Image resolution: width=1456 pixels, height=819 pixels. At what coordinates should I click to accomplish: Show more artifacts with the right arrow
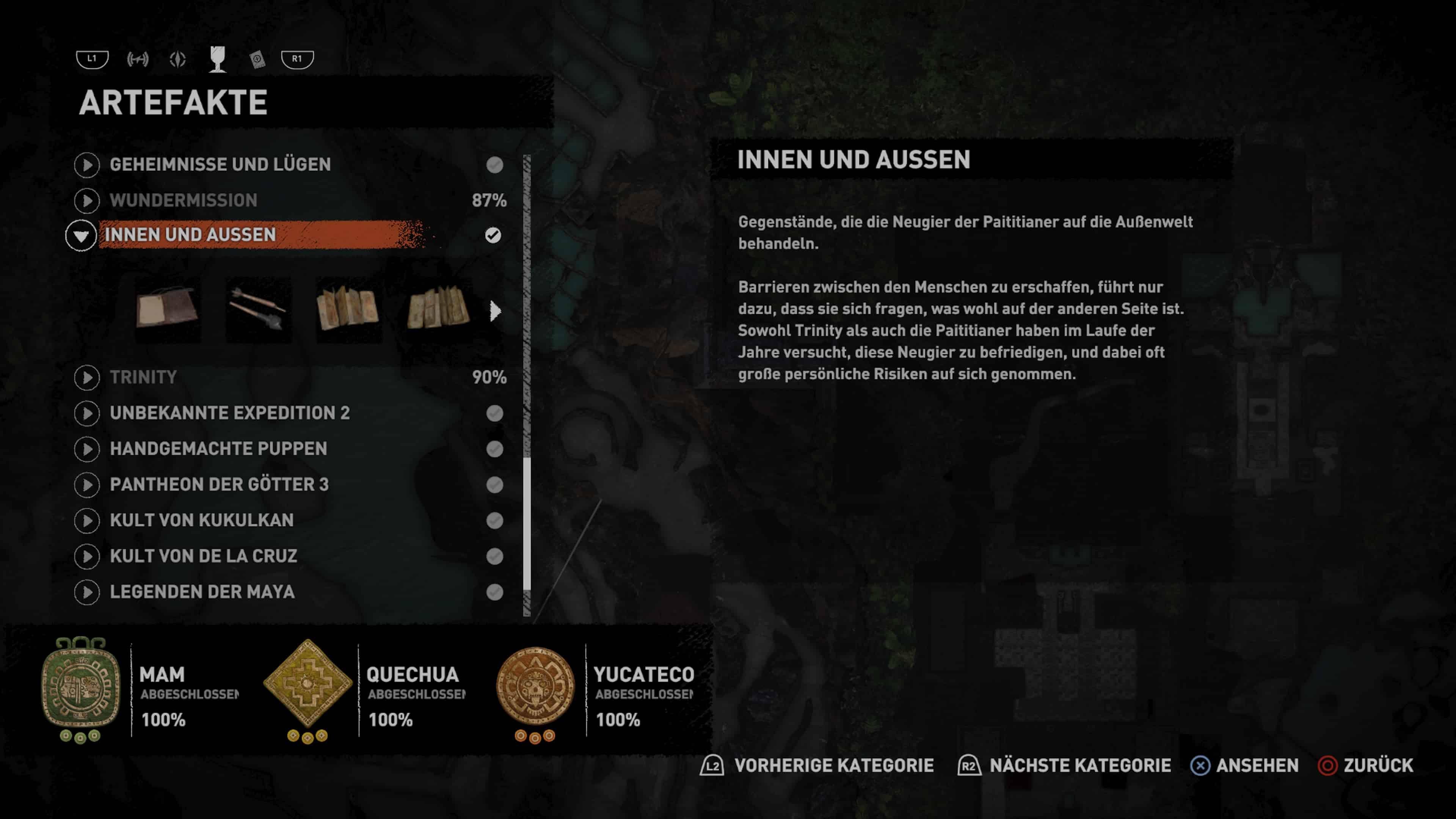tap(495, 310)
